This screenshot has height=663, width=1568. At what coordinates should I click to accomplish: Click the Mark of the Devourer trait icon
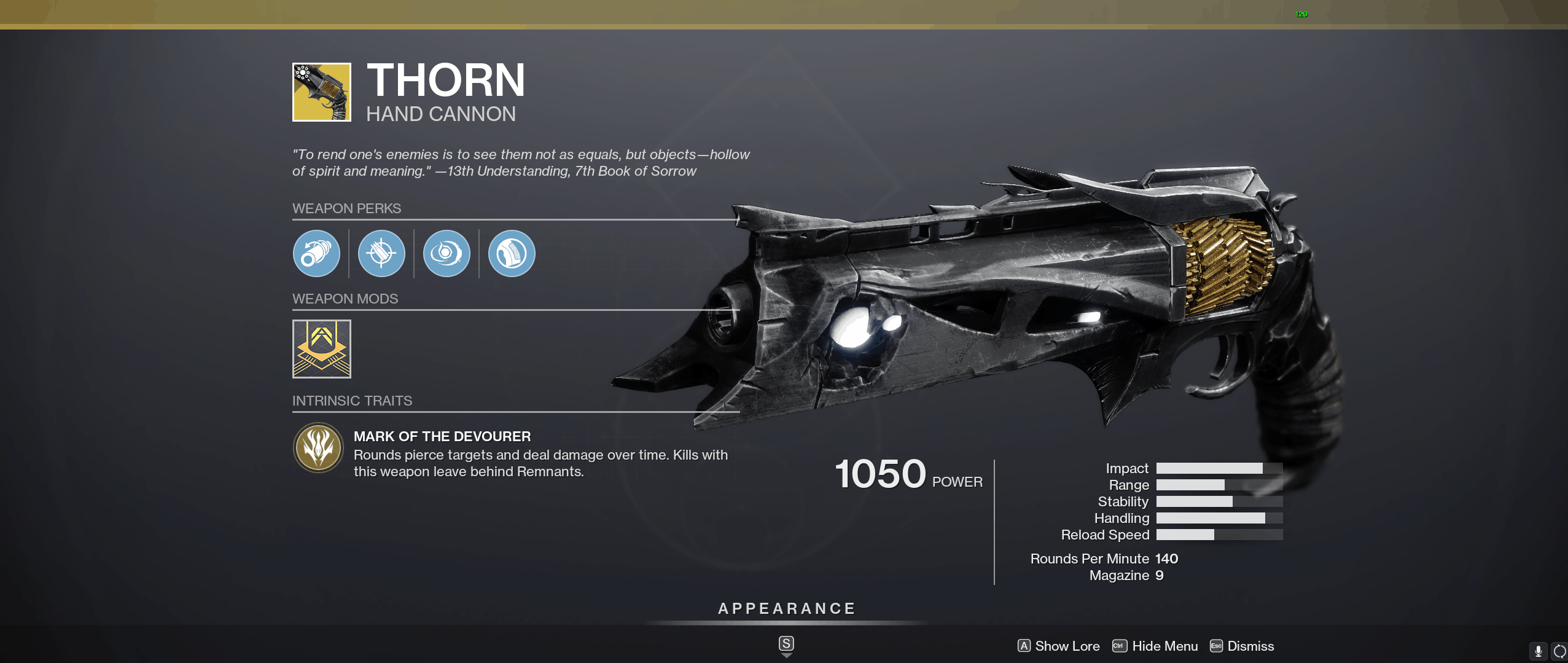click(319, 448)
